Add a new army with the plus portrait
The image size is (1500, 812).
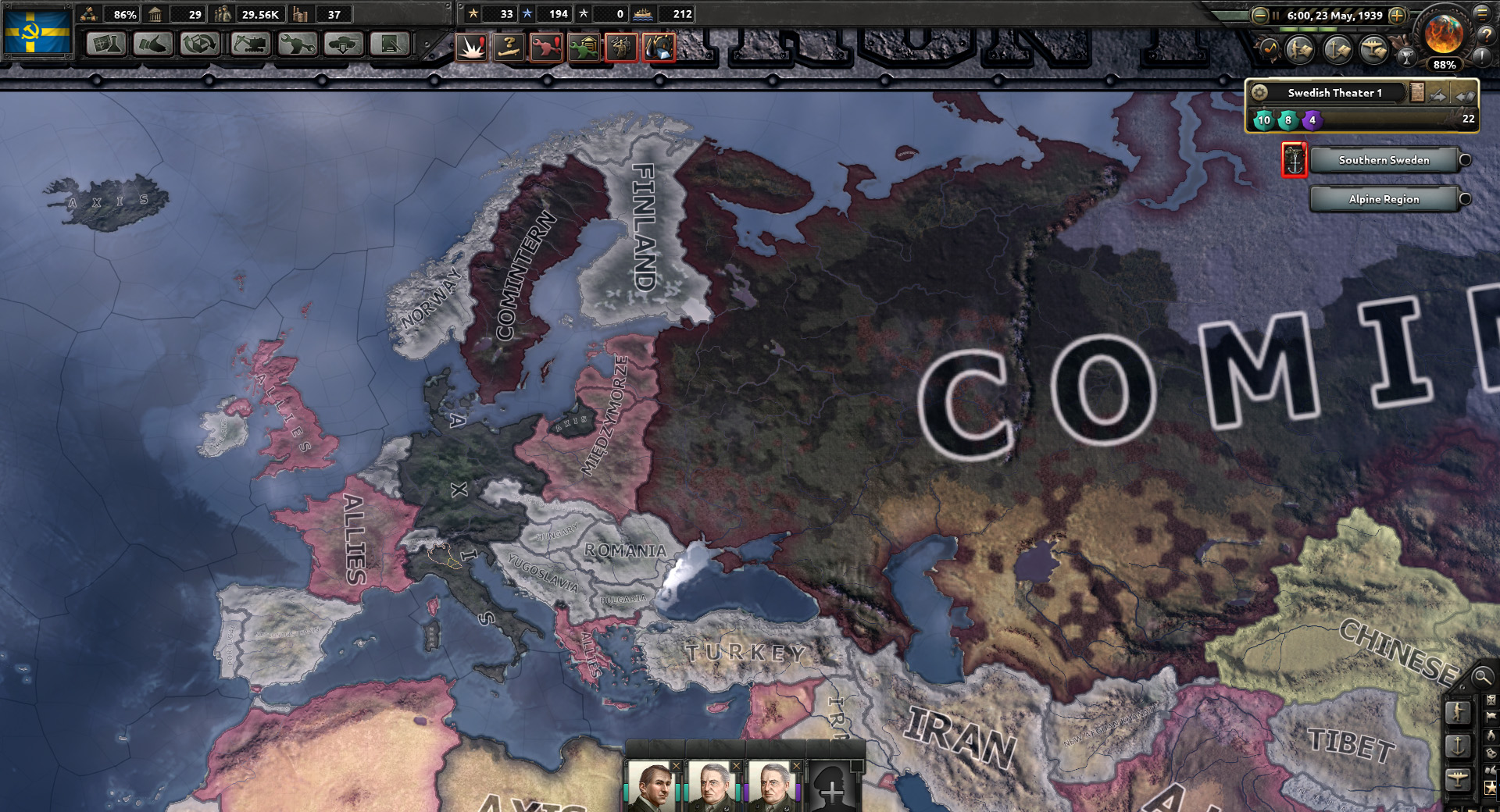pos(833,790)
